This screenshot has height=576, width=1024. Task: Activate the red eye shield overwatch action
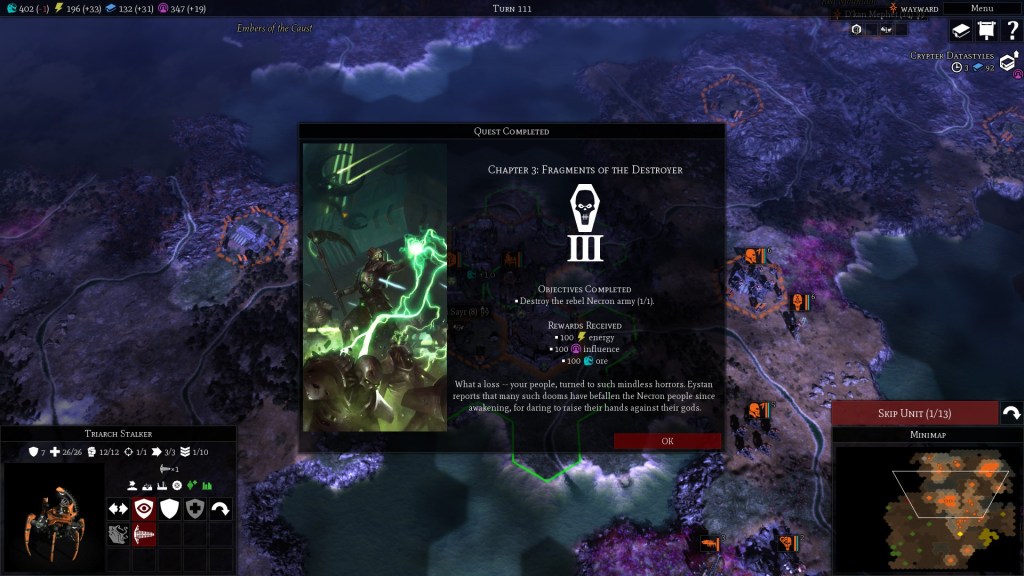click(144, 509)
